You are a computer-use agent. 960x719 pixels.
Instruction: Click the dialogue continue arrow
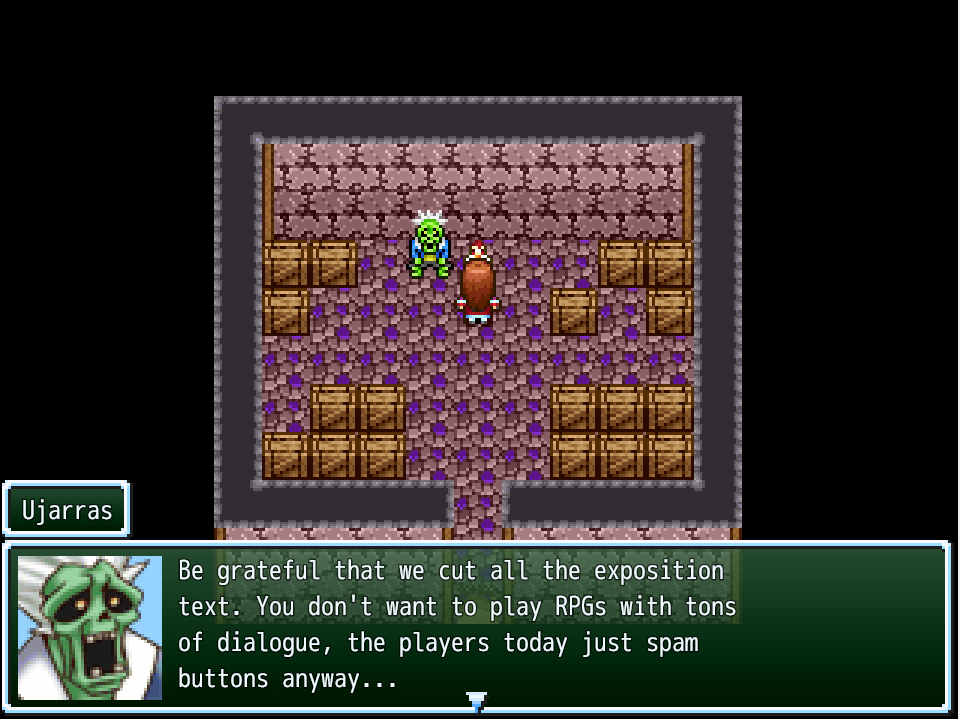point(477,702)
